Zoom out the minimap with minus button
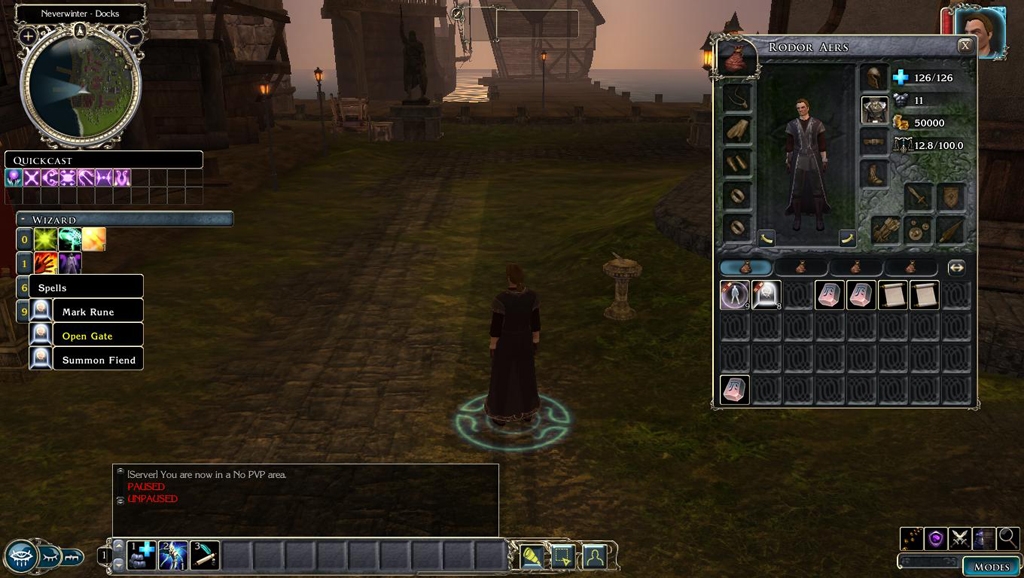The height and width of the screenshot is (578, 1024). [x=133, y=35]
